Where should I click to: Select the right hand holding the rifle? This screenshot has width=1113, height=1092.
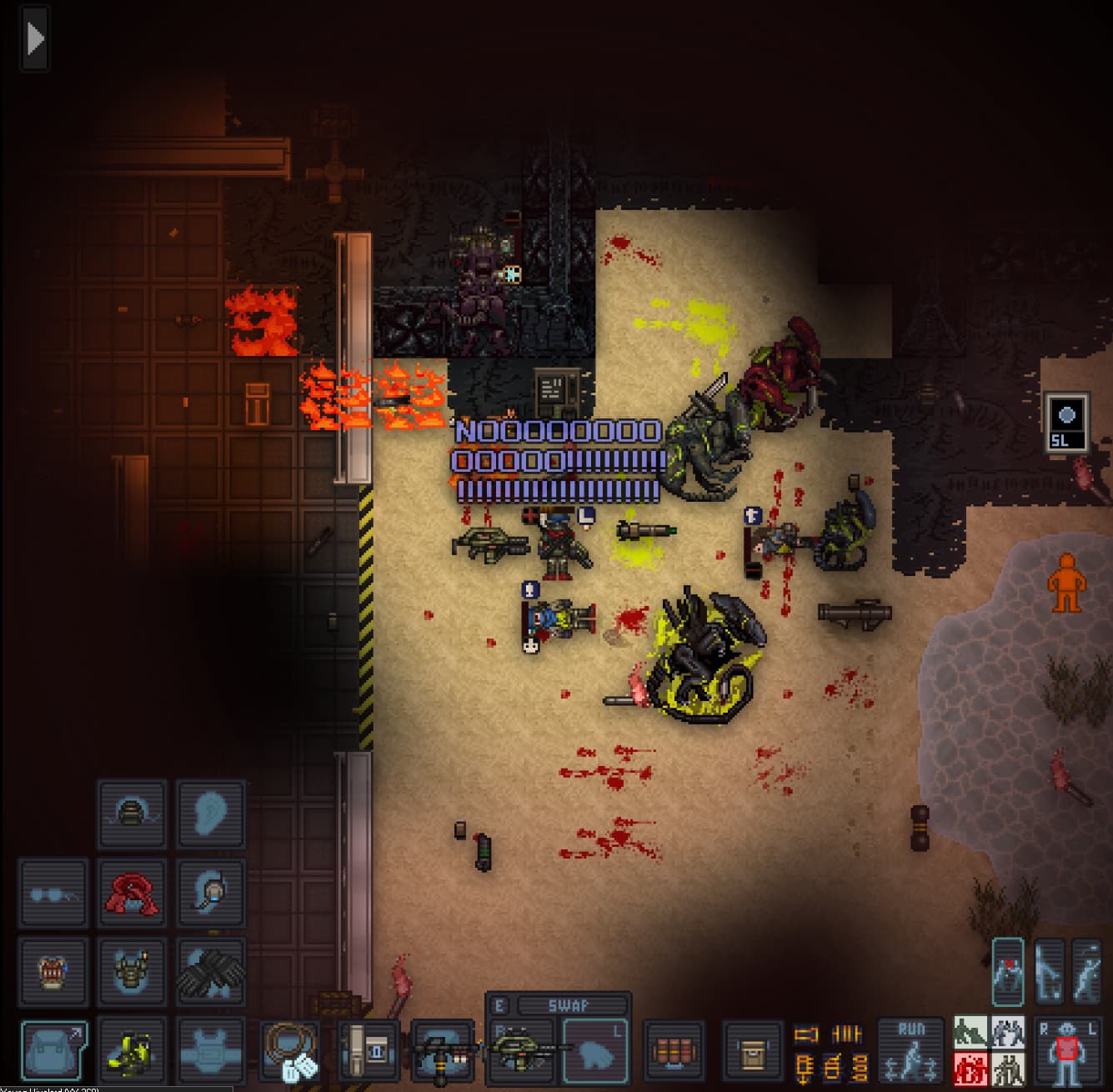(522, 1050)
